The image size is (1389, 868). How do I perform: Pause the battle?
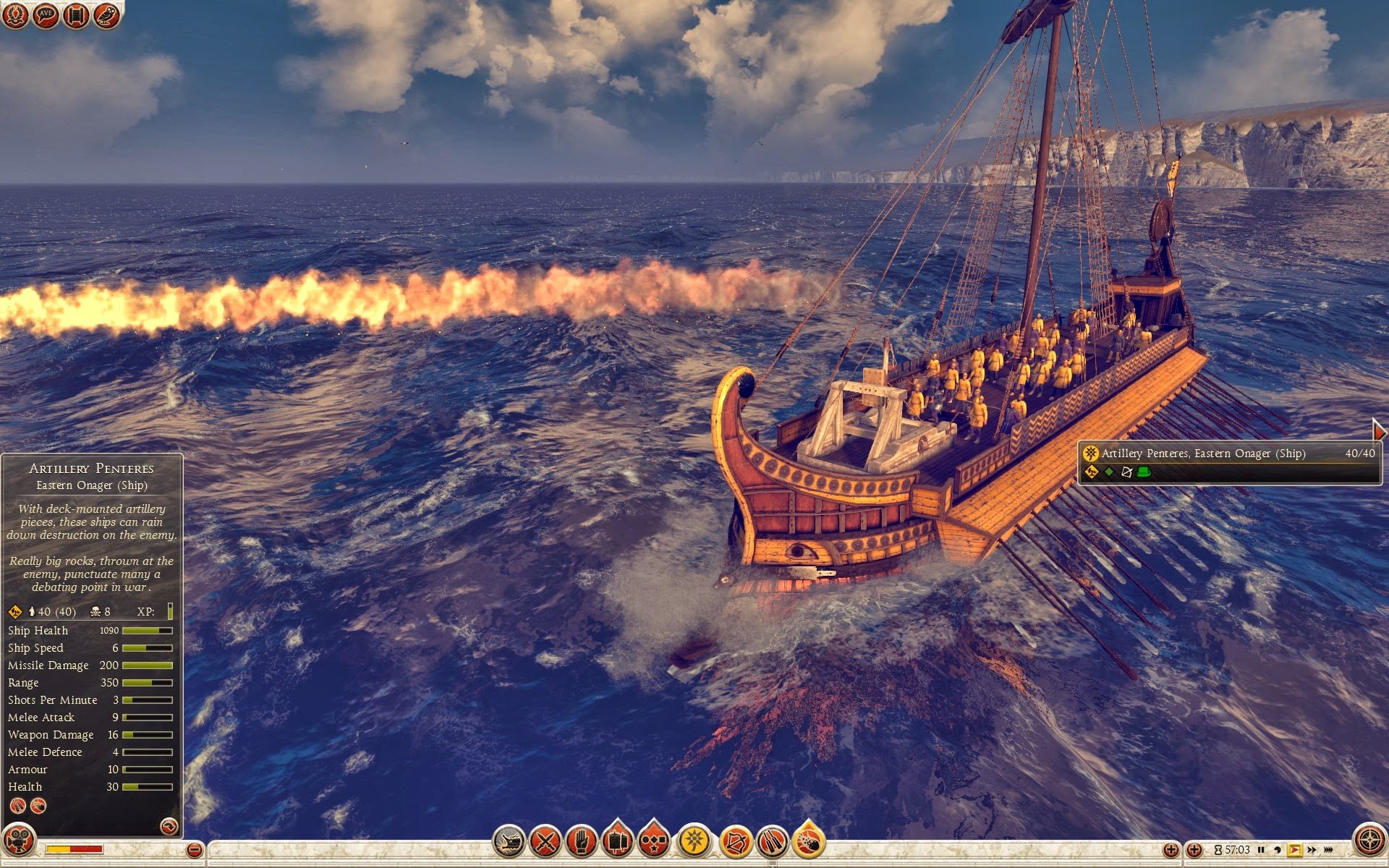pos(1261,850)
